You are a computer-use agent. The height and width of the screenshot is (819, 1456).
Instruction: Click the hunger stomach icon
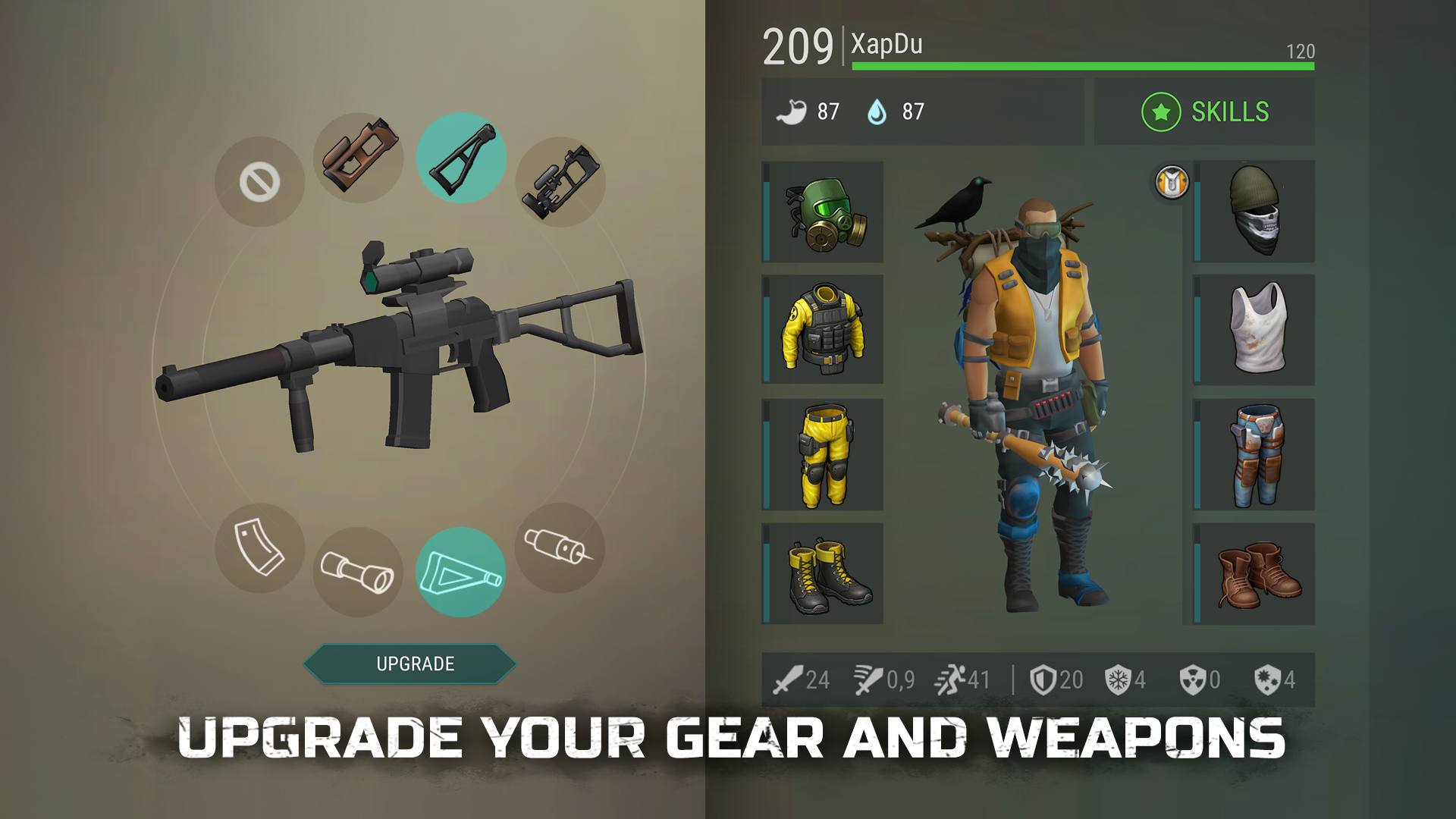coord(790,111)
